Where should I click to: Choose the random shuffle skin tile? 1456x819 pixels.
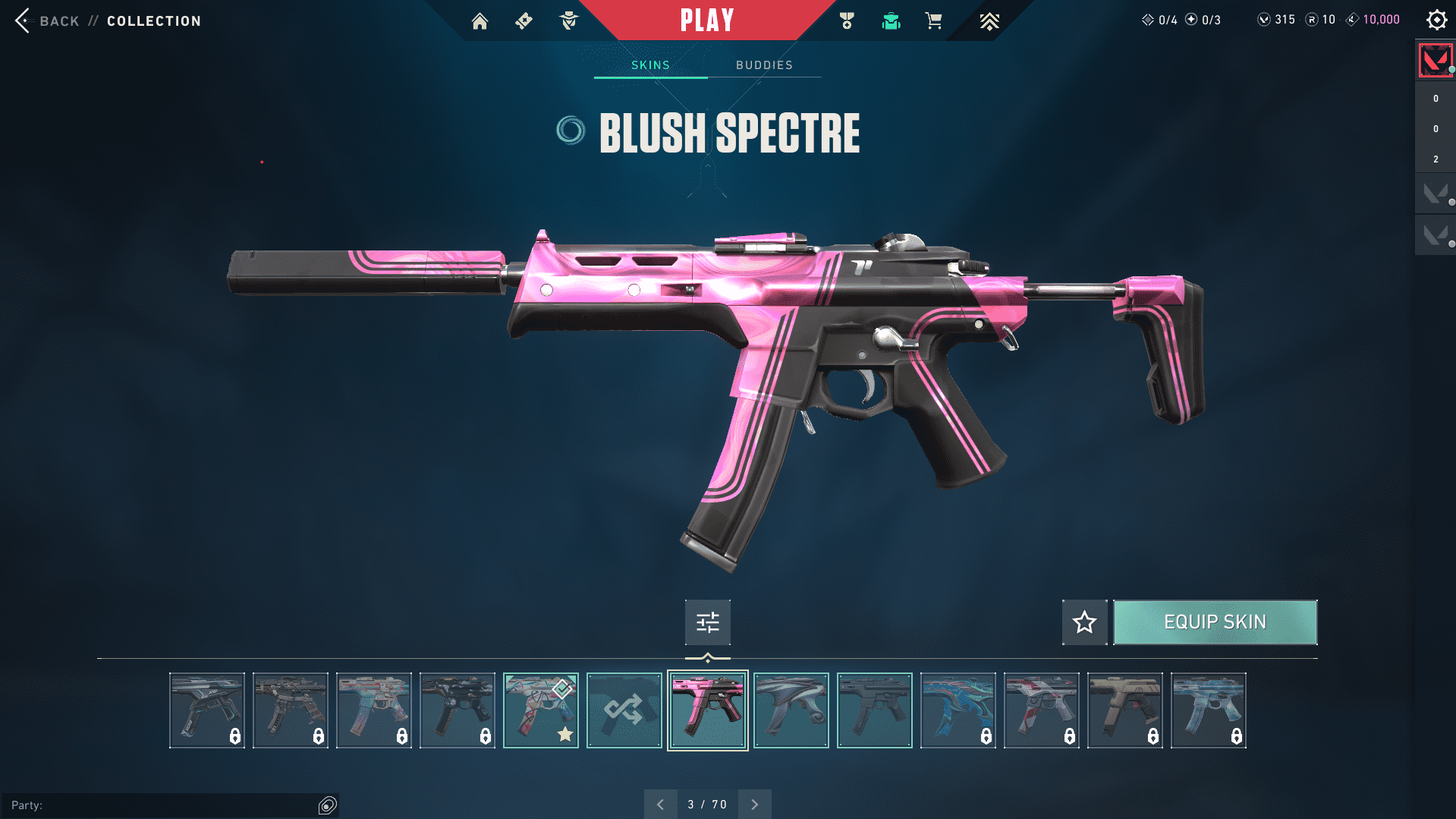click(x=624, y=710)
